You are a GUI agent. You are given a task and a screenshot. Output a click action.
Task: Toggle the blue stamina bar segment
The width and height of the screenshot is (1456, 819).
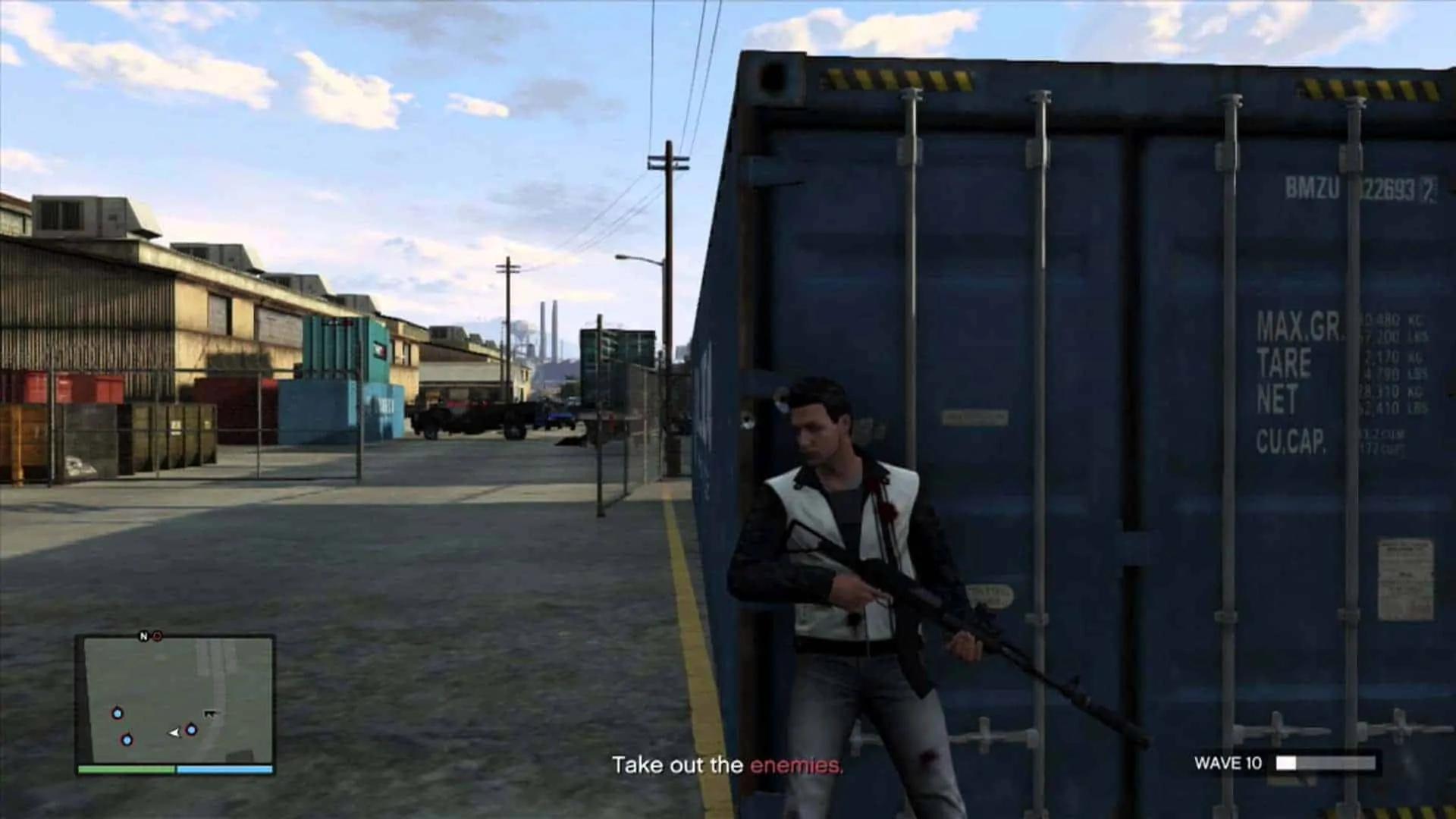coord(224,769)
